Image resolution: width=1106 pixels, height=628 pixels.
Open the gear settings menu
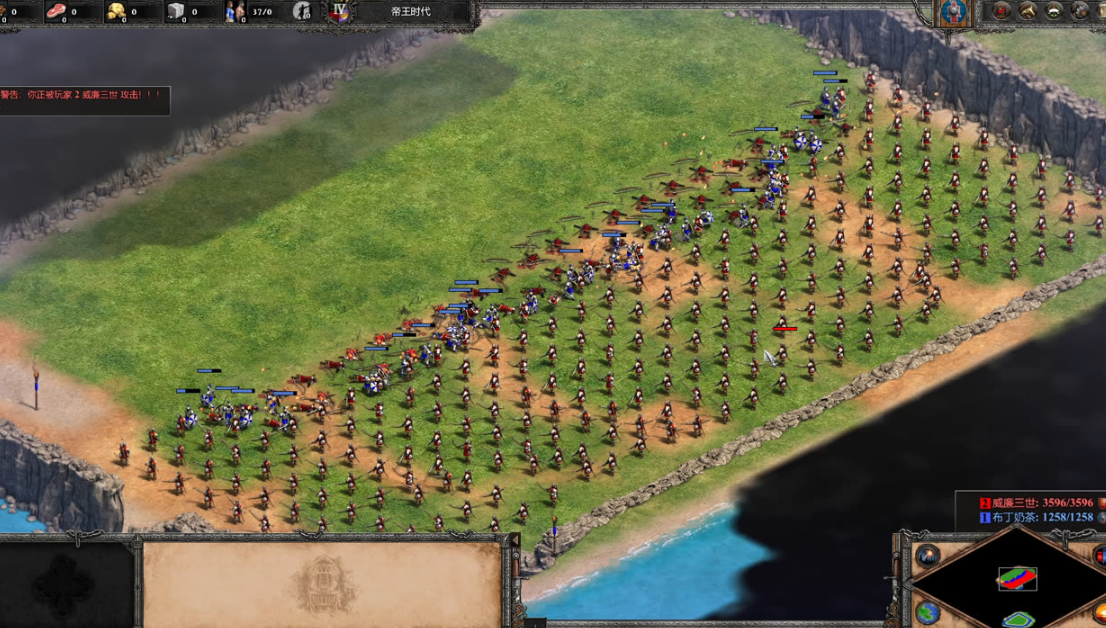pos(1081,11)
